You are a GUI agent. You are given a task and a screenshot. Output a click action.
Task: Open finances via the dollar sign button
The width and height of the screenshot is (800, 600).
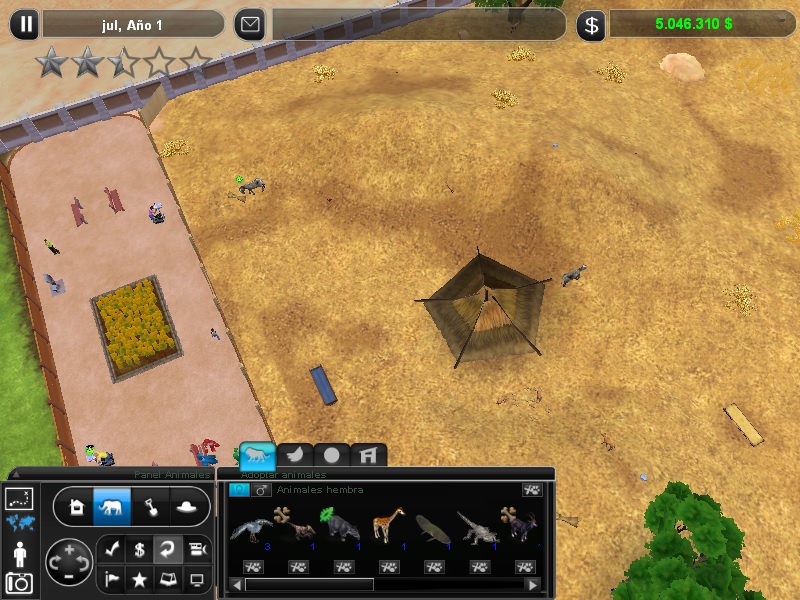coord(591,25)
